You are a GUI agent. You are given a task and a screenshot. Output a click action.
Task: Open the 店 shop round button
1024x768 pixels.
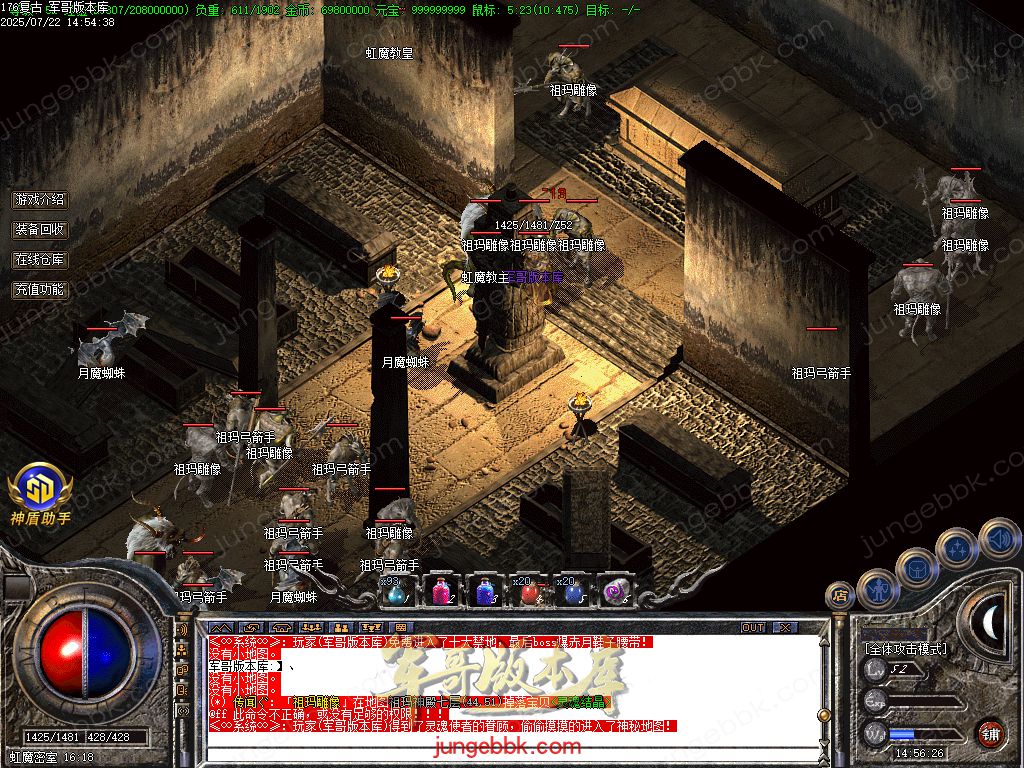(839, 596)
